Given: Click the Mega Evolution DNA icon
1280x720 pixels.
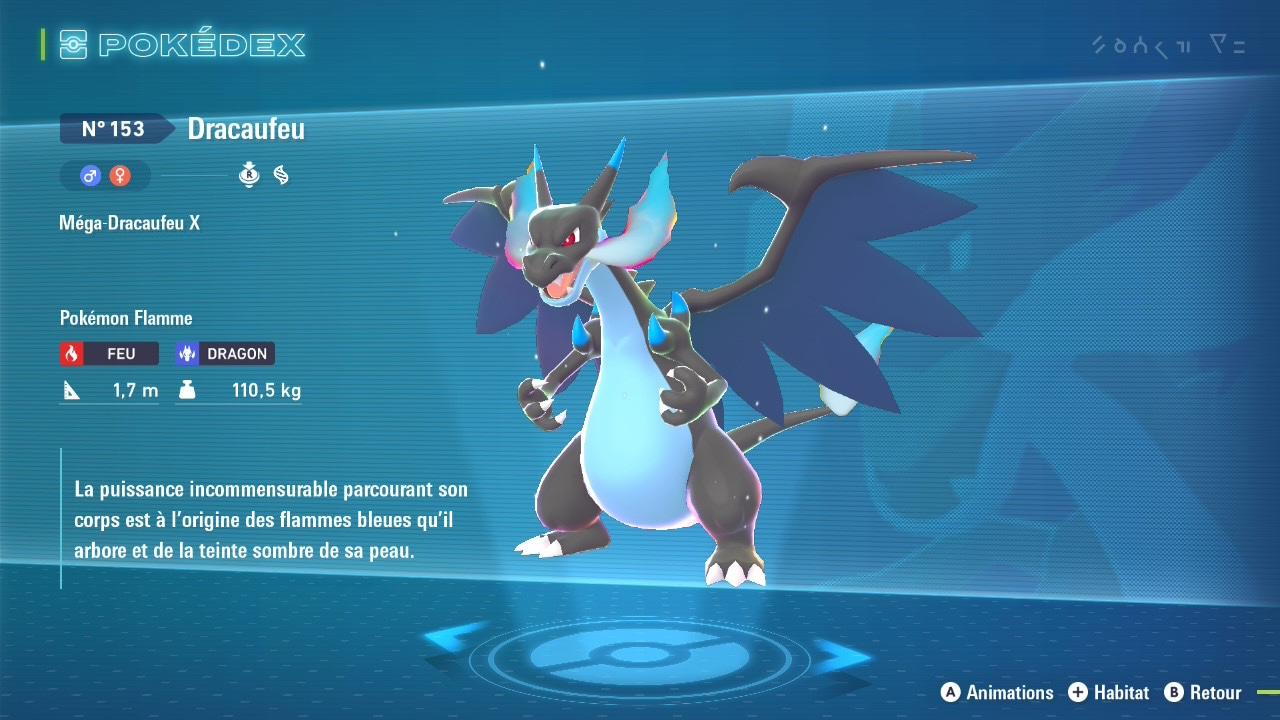Looking at the screenshot, I should pos(281,176).
